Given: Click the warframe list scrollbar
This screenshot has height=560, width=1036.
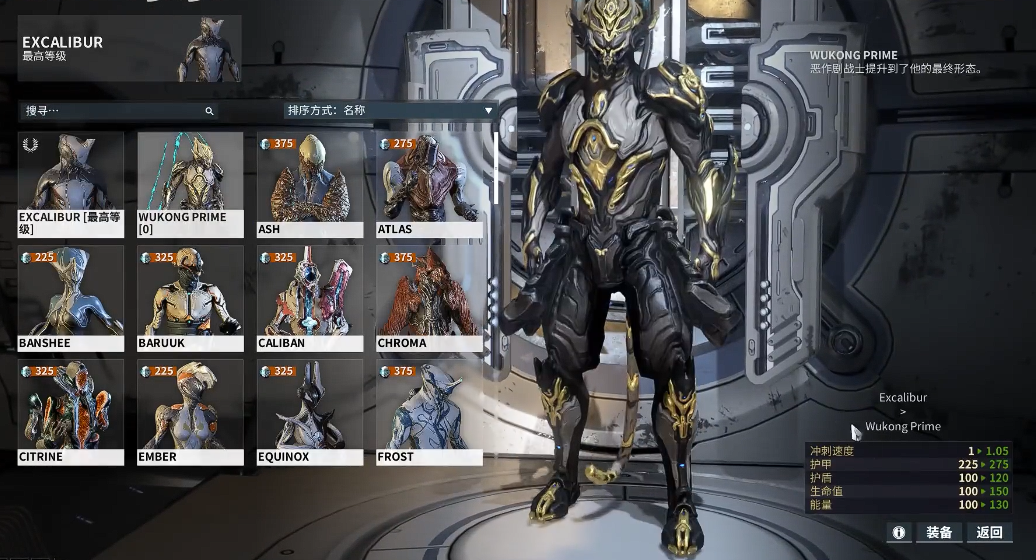Looking at the screenshot, I should click(x=495, y=170).
